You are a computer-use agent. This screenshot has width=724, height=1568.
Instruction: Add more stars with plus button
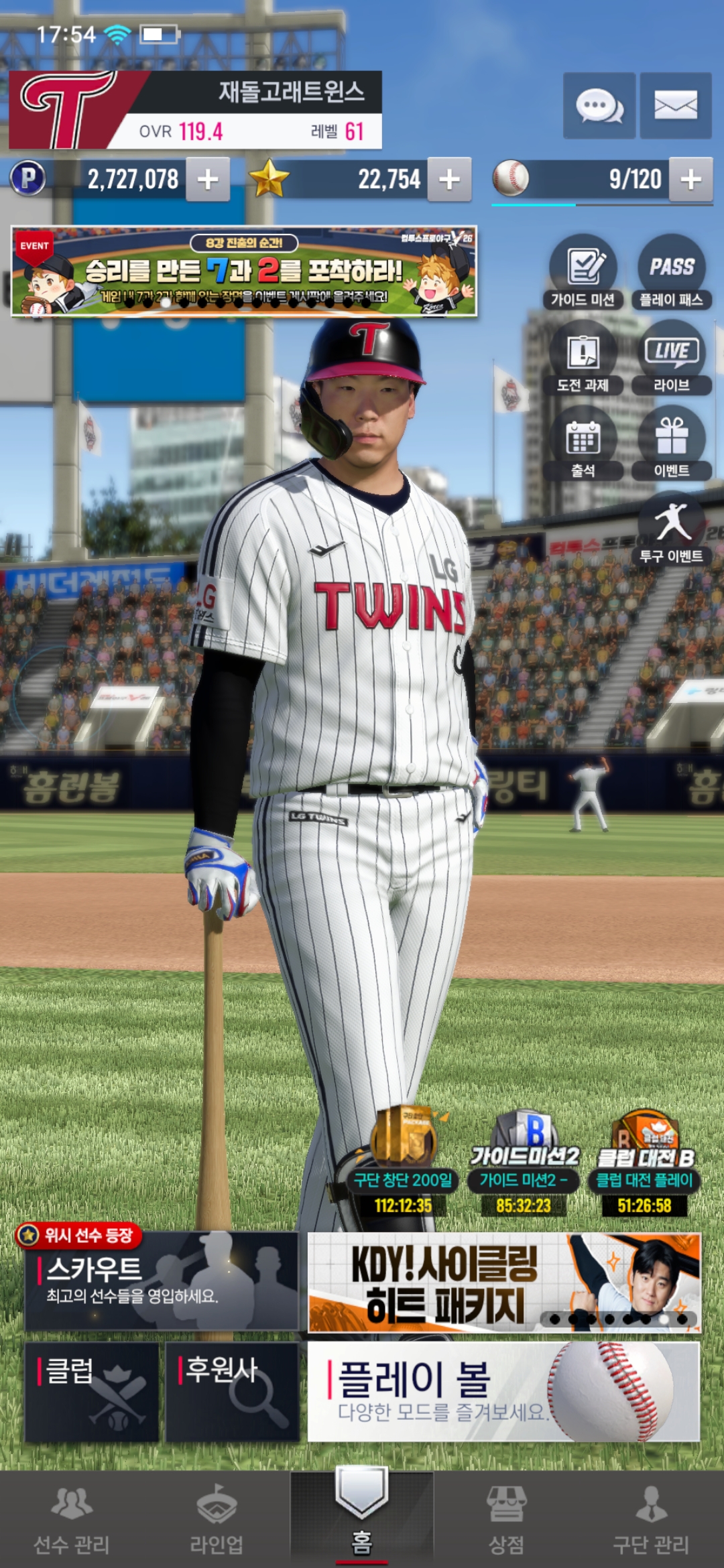[449, 180]
